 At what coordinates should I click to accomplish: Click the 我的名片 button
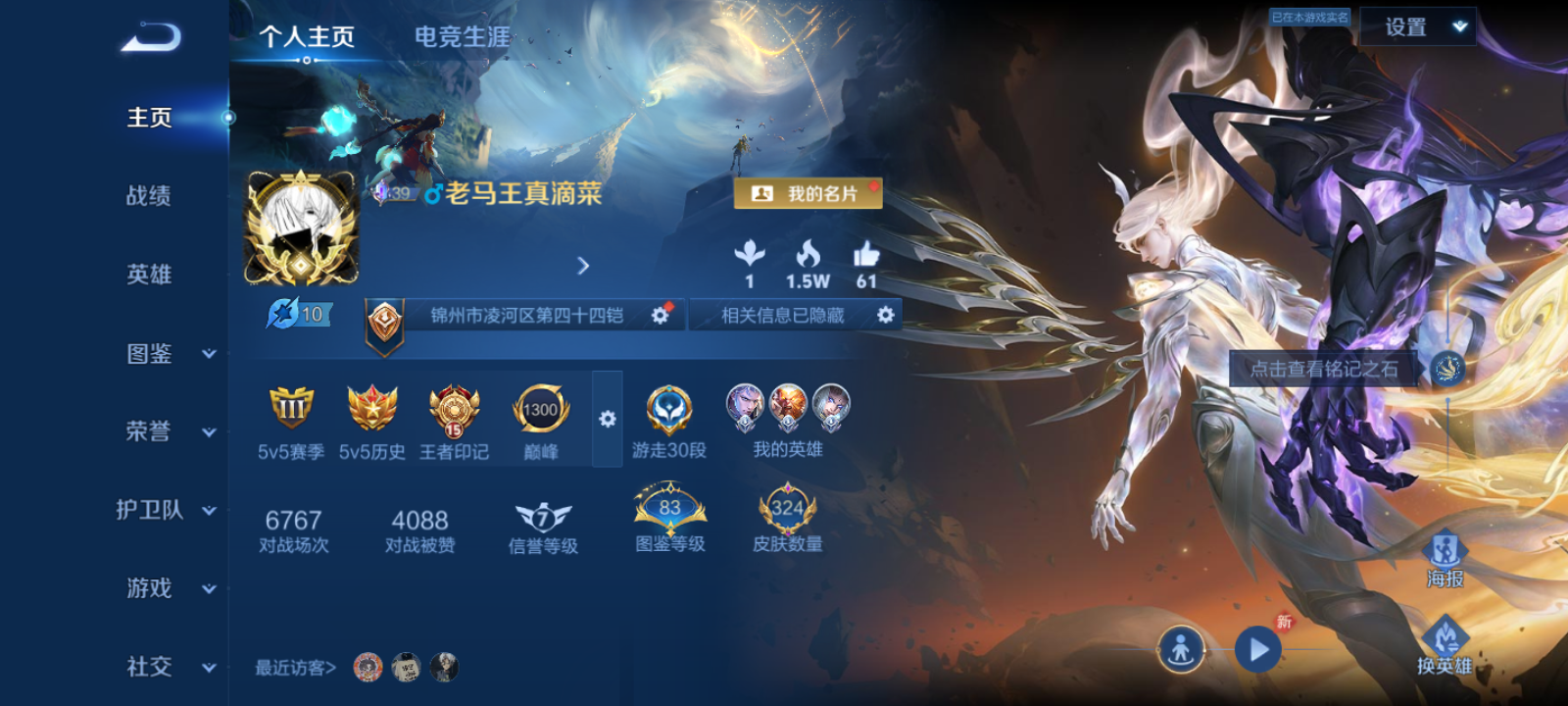tap(808, 193)
